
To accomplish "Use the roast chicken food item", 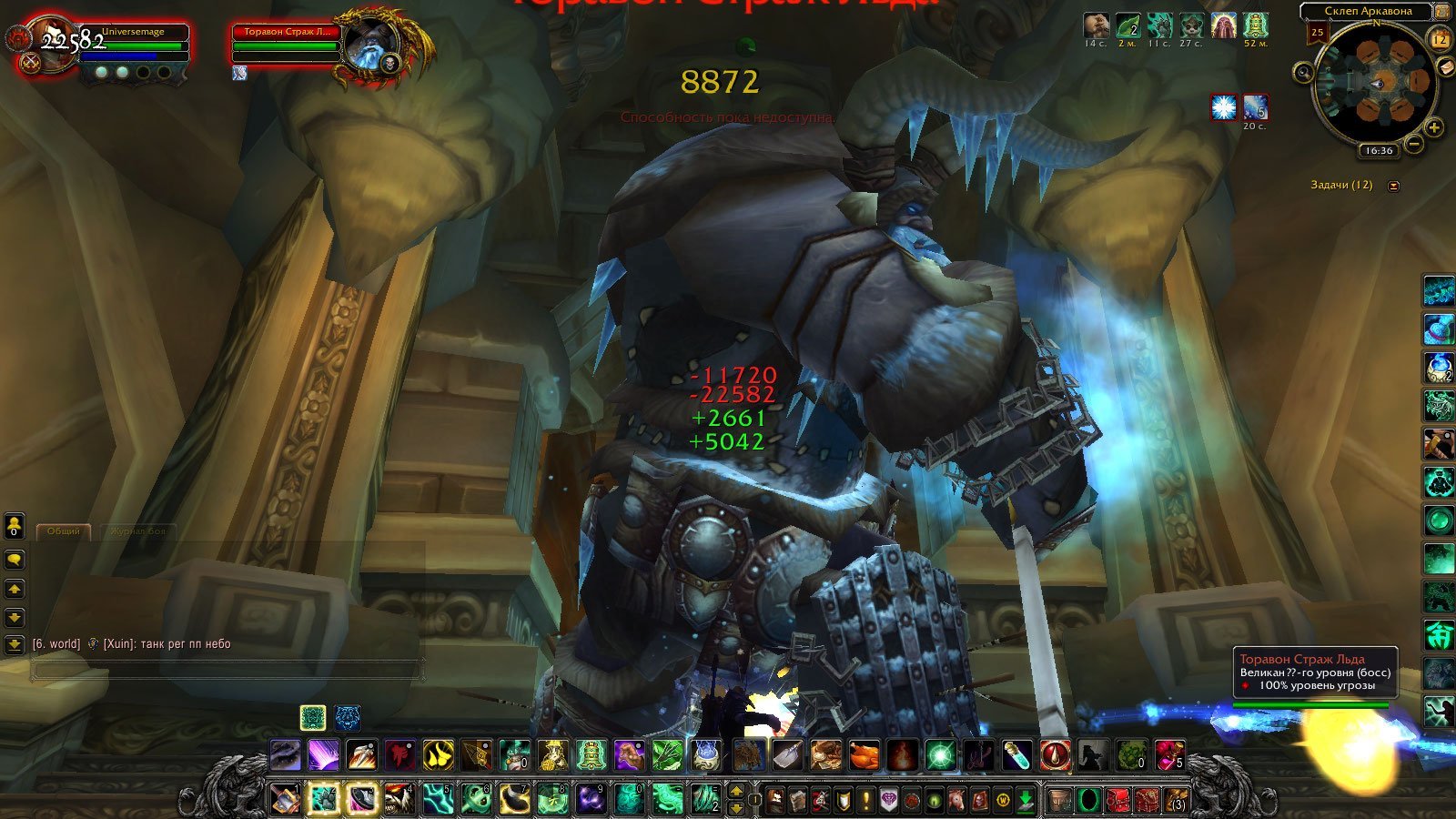I will click(x=863, y=755).
